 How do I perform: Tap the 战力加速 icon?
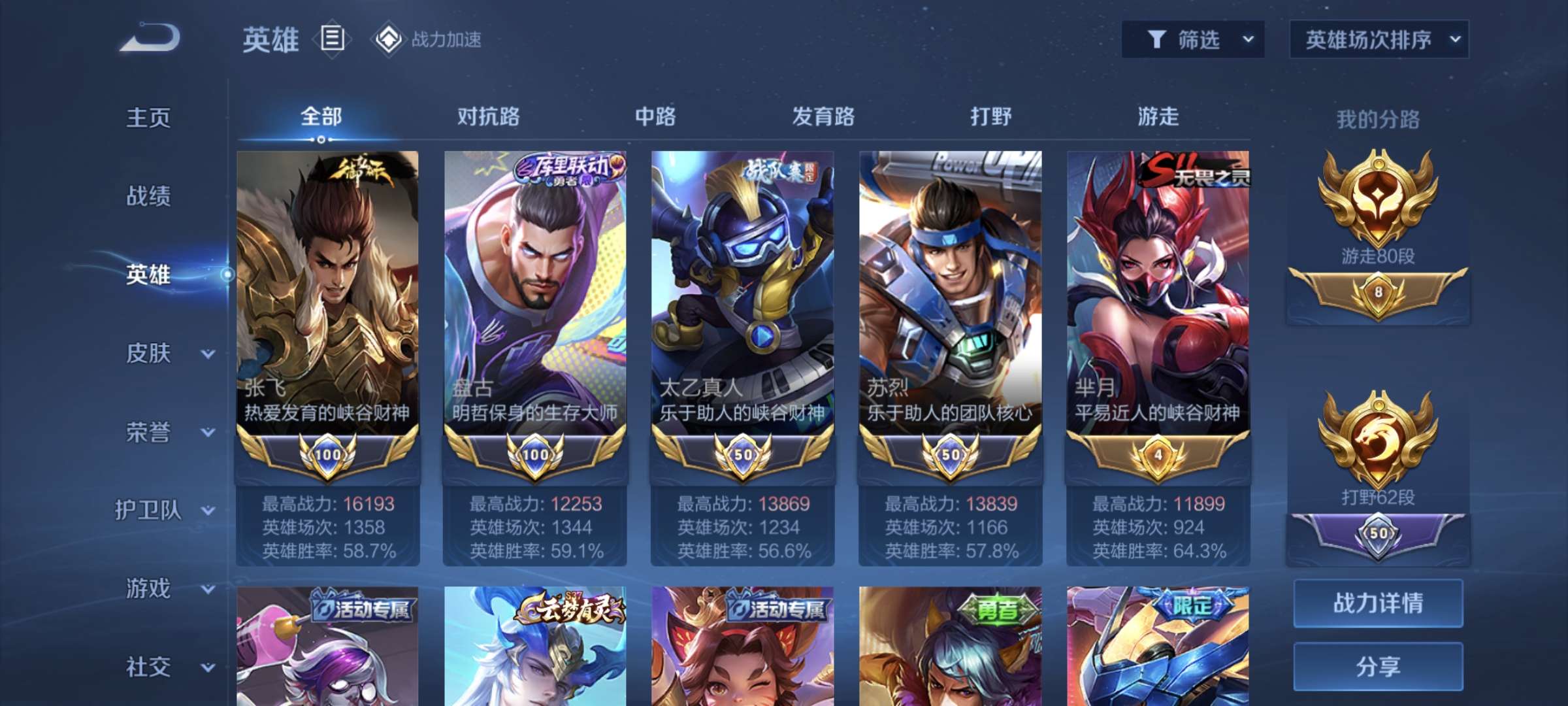click(389, 39)
